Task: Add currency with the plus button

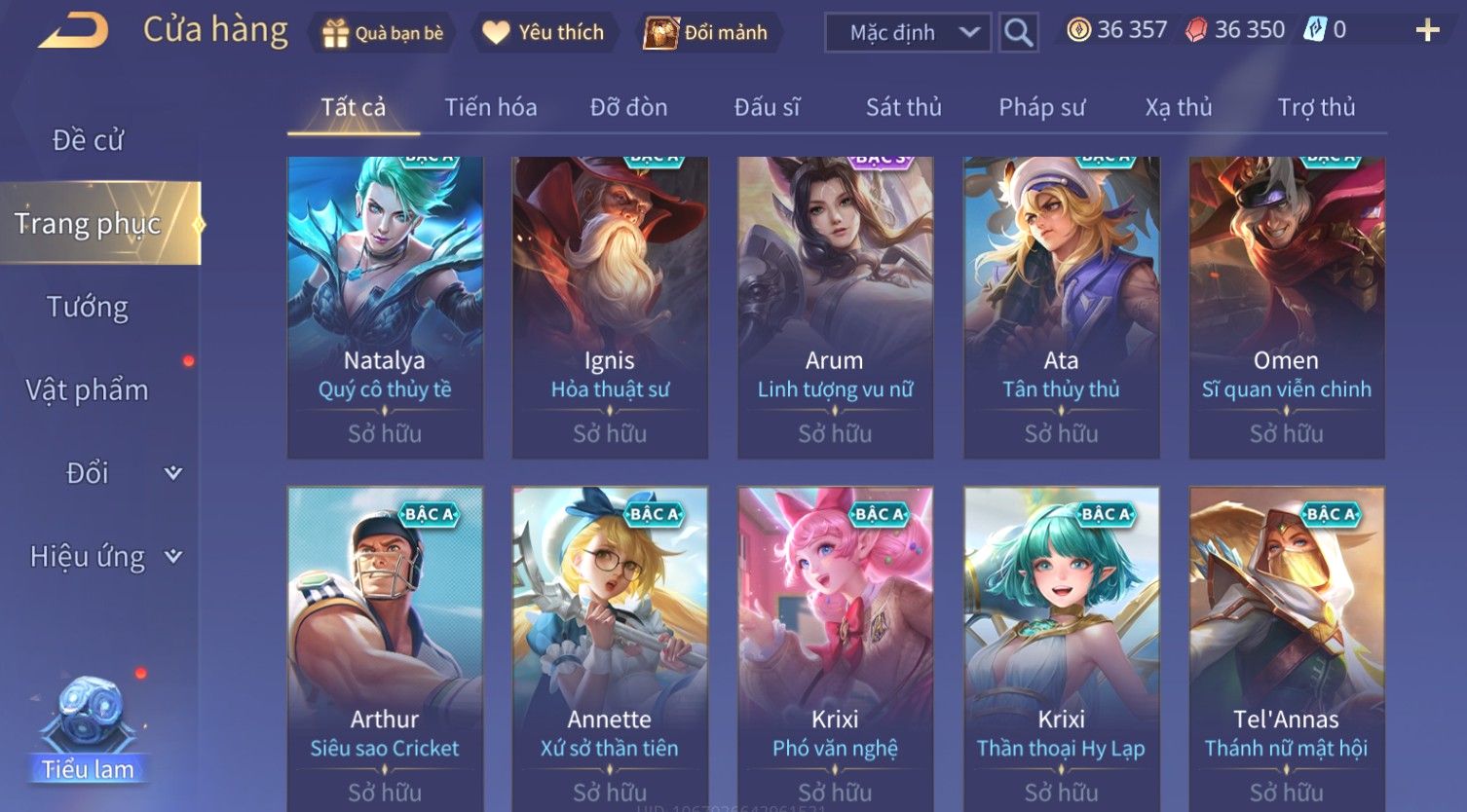Action: coord(1427,31)
